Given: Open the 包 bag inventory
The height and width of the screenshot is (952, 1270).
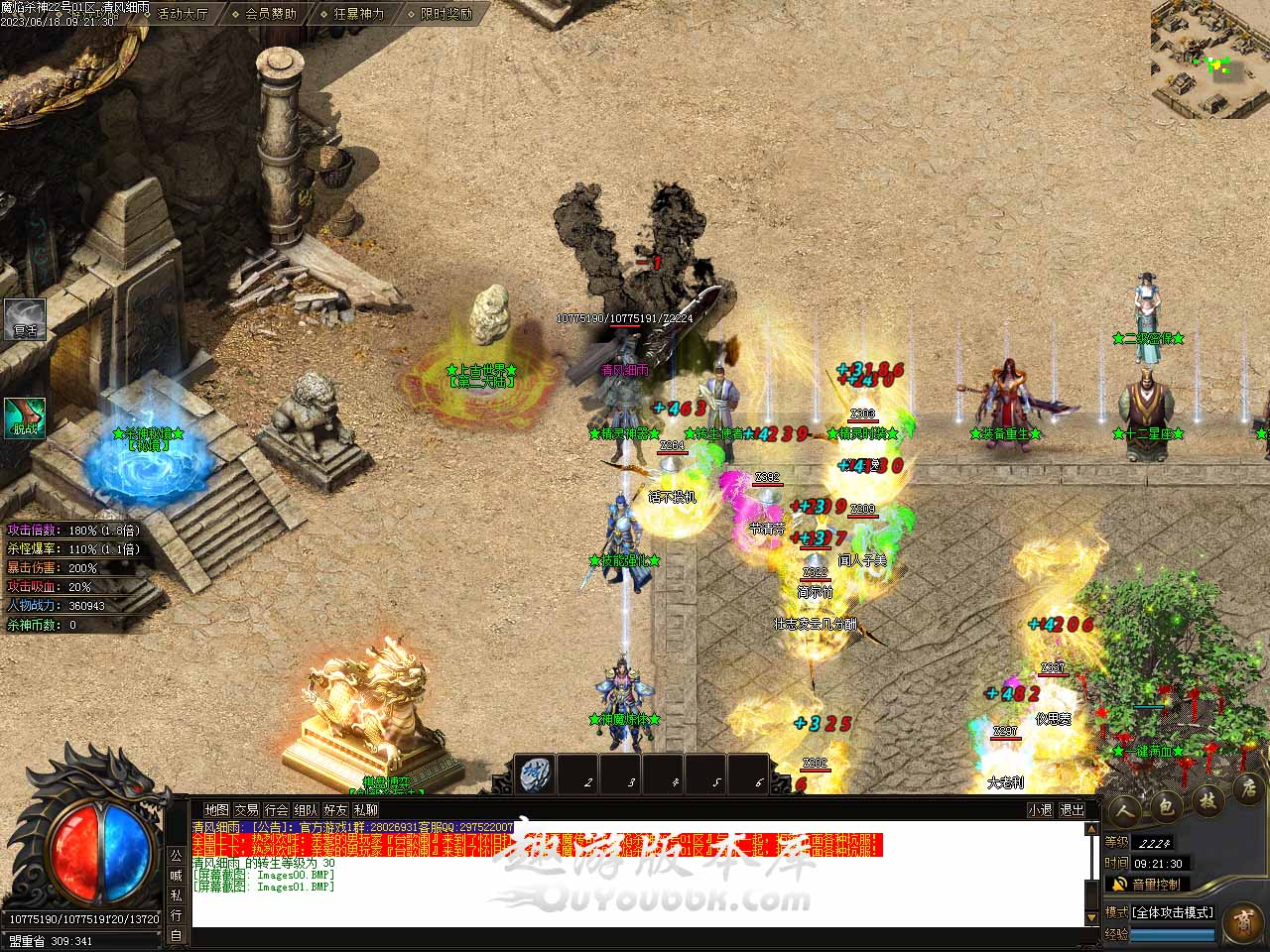Looking at the screenshot, I should click(x=1166, y=805).
